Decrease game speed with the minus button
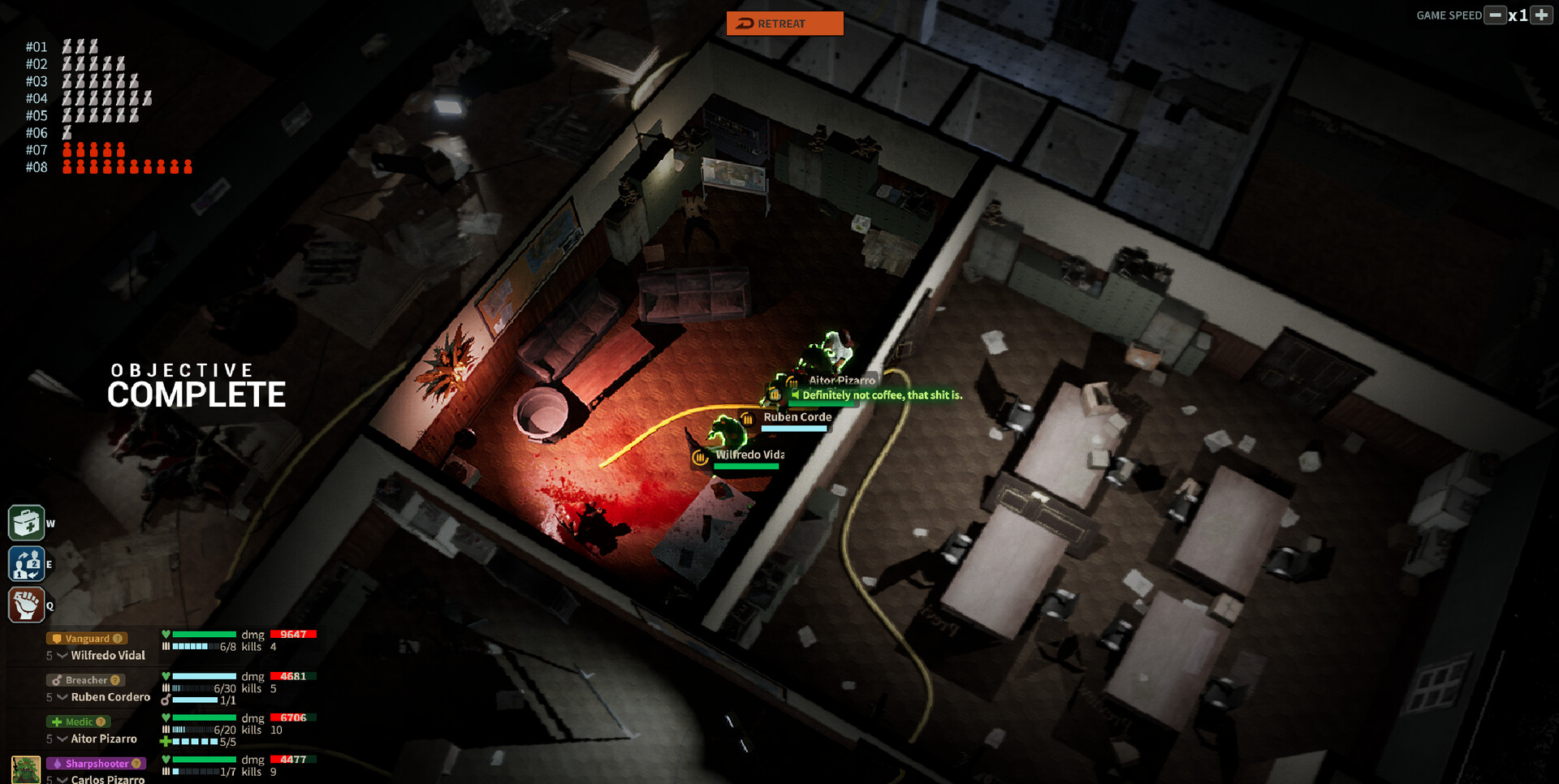Image resolution: width=1559 pixels, height=784 pixels. [x=1496, y=15]
